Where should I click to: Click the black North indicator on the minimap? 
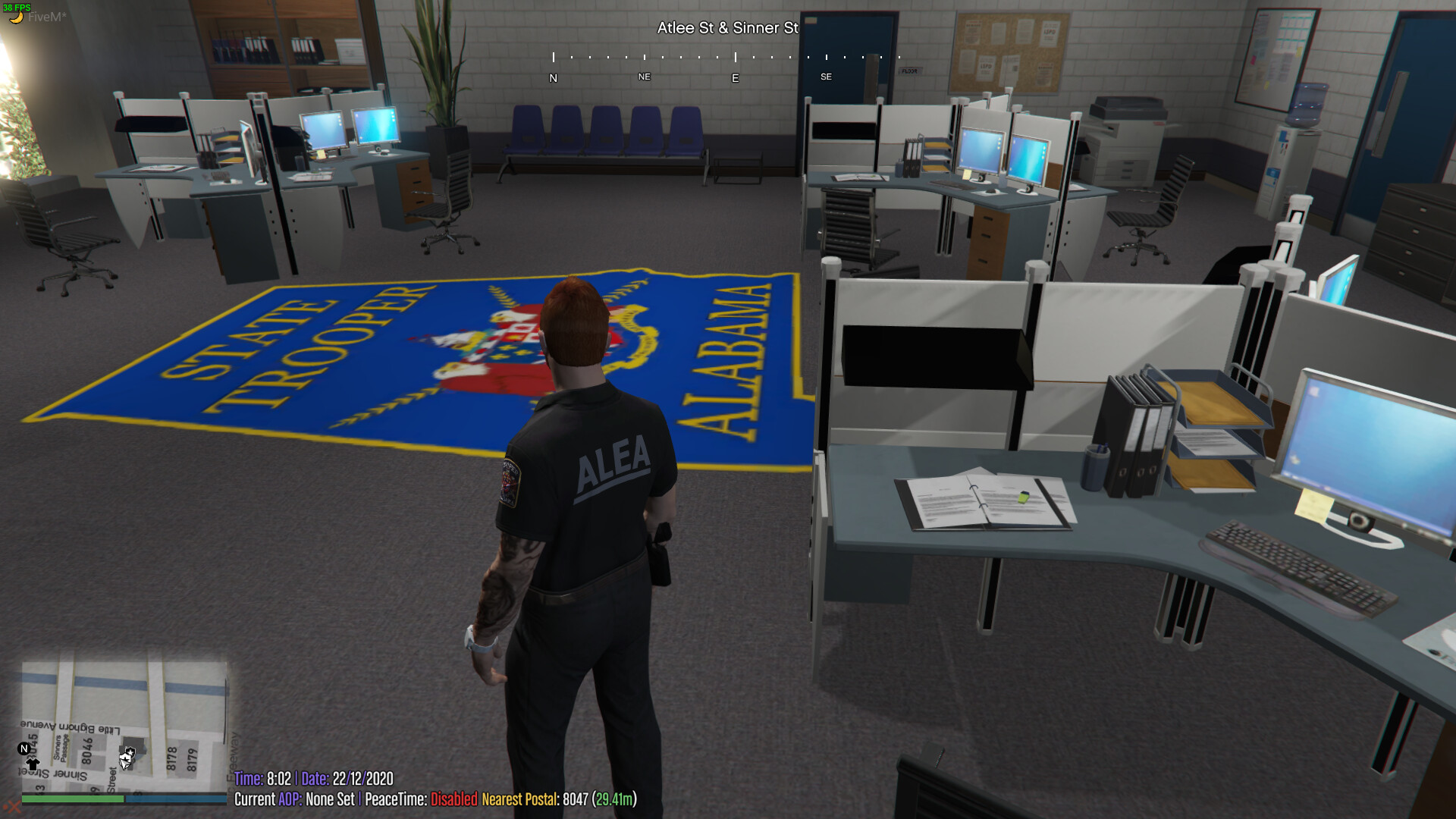click(24, 748)
